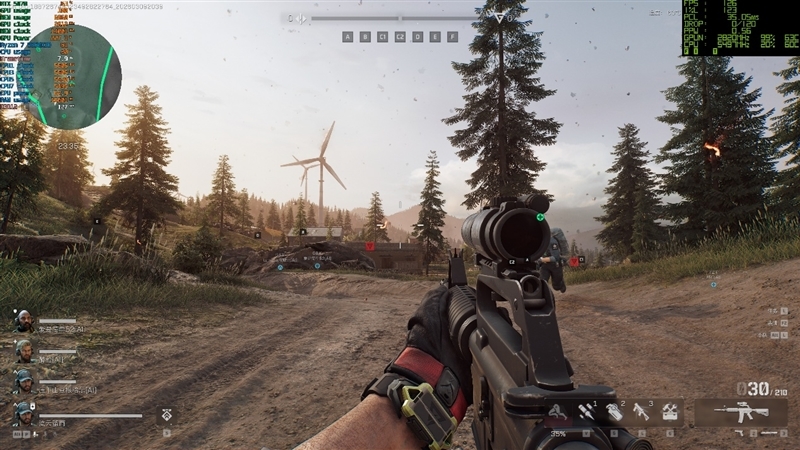
Task: Select the blond-haired squad member portrait
Action: click(x=23, y=351)
